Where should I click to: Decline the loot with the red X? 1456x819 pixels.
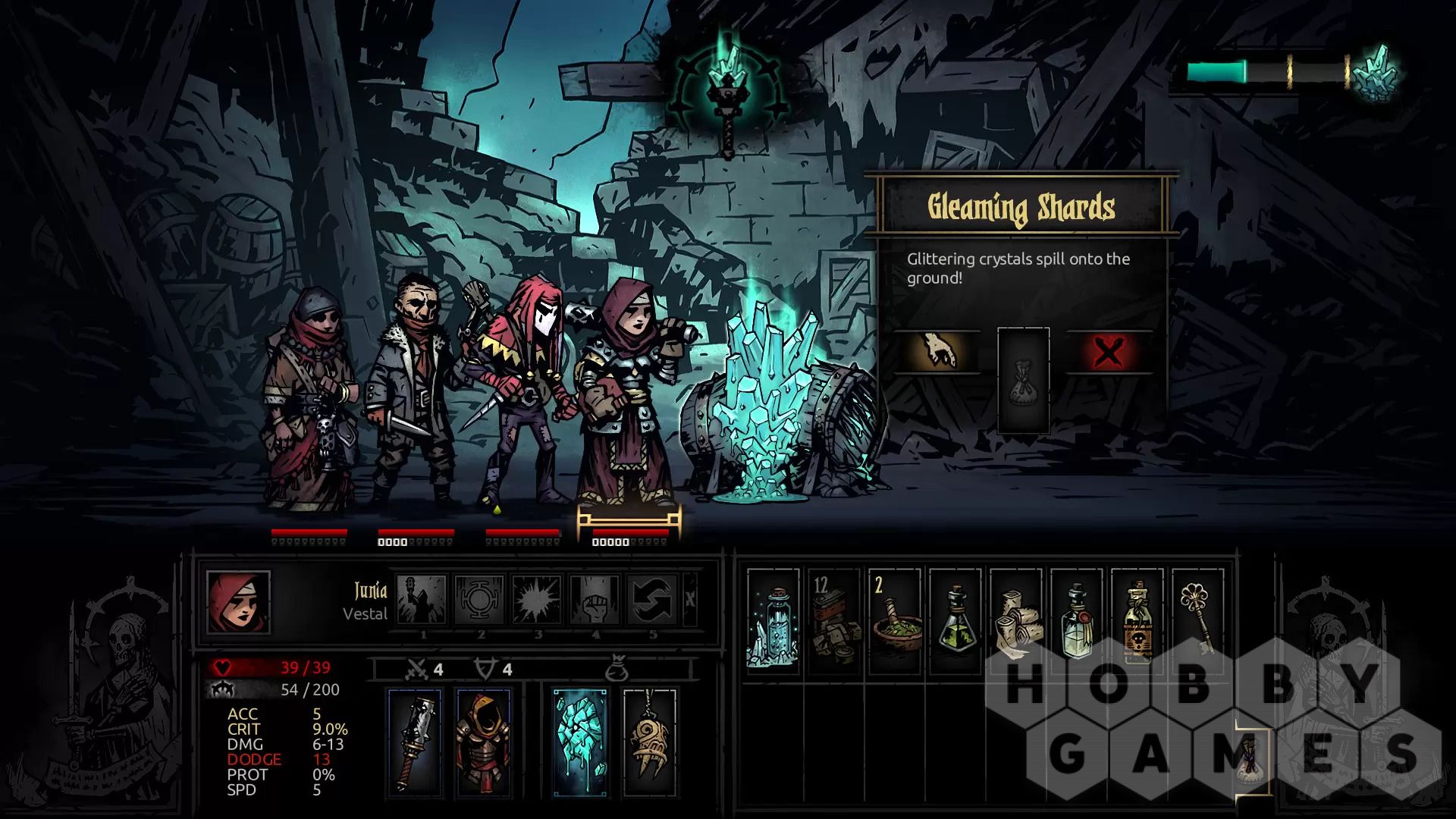point(1109,352)
